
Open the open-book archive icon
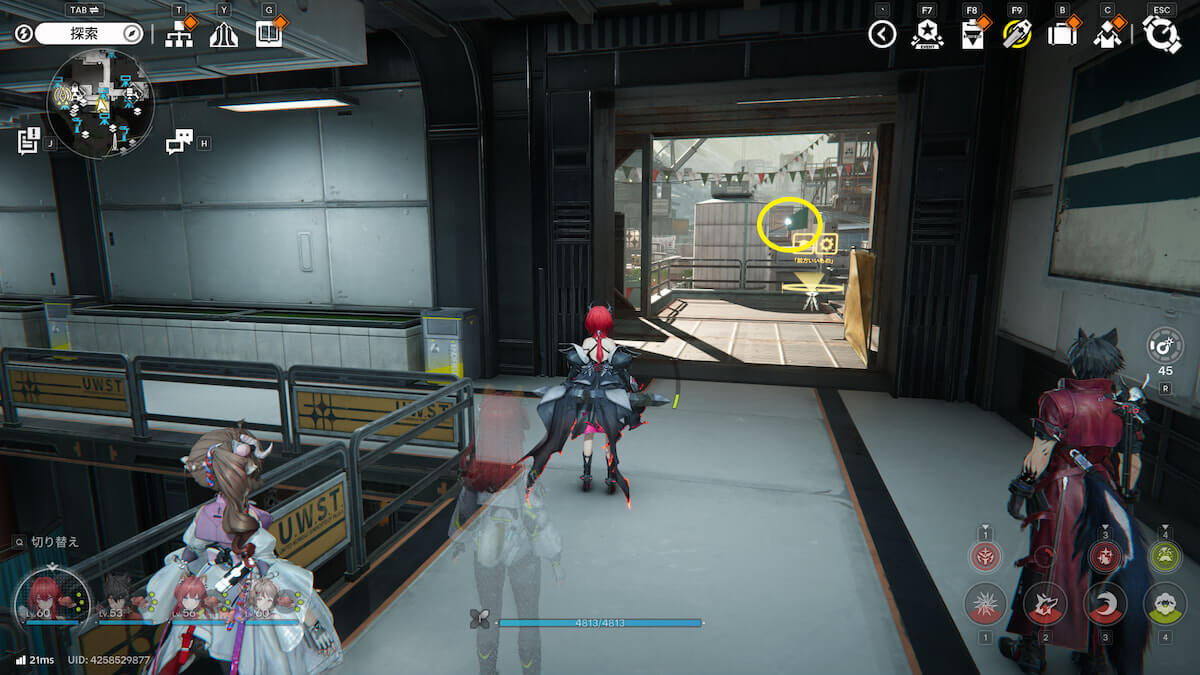pyautogui.click(x=268, y=35)
